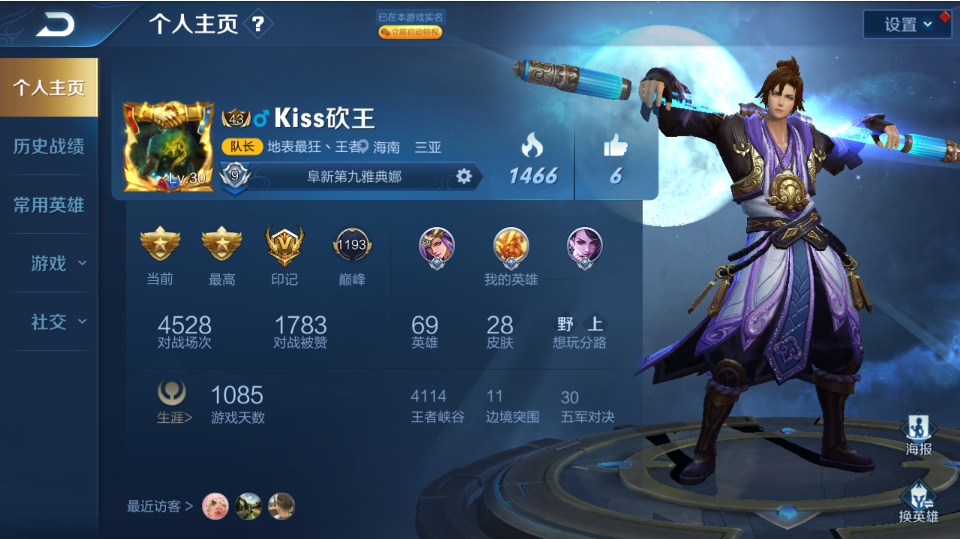The width and height of the screenshot is (960, 539).
Task: Open the team gear settings icon
Action: coord(464,176)
